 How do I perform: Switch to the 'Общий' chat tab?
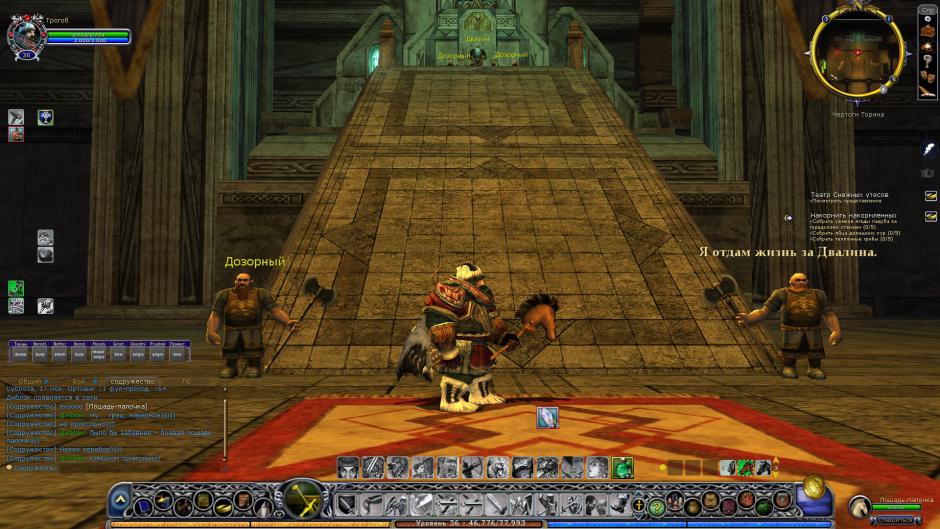[x=31, y=381]
